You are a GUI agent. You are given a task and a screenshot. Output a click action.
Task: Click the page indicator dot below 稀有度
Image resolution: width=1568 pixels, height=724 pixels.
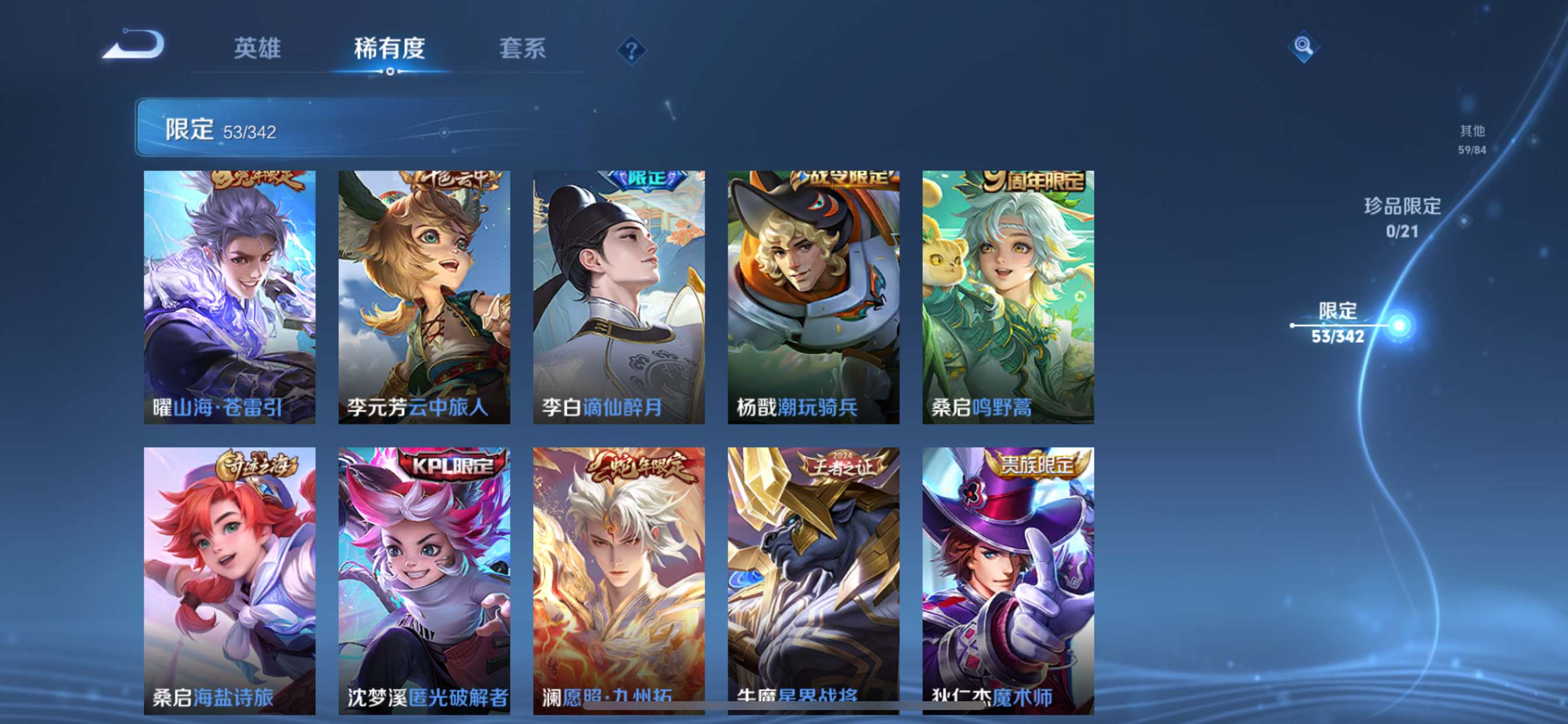390,72
